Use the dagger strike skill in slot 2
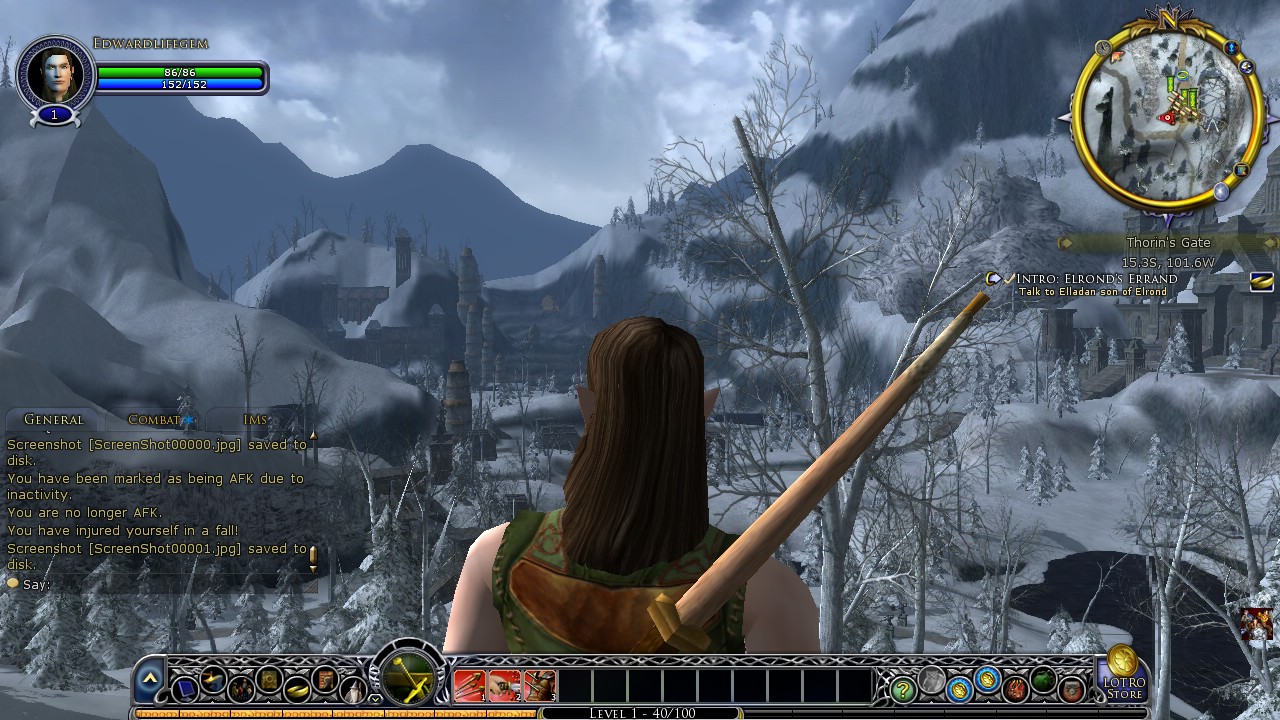1280x720 pixels. 504,686
